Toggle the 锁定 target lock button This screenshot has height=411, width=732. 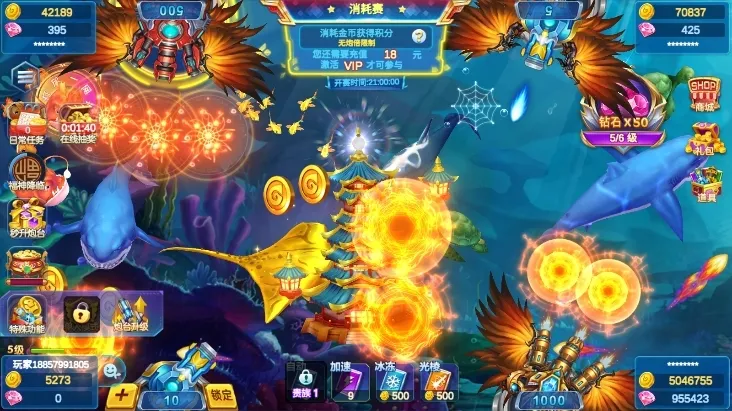(222, 393)
